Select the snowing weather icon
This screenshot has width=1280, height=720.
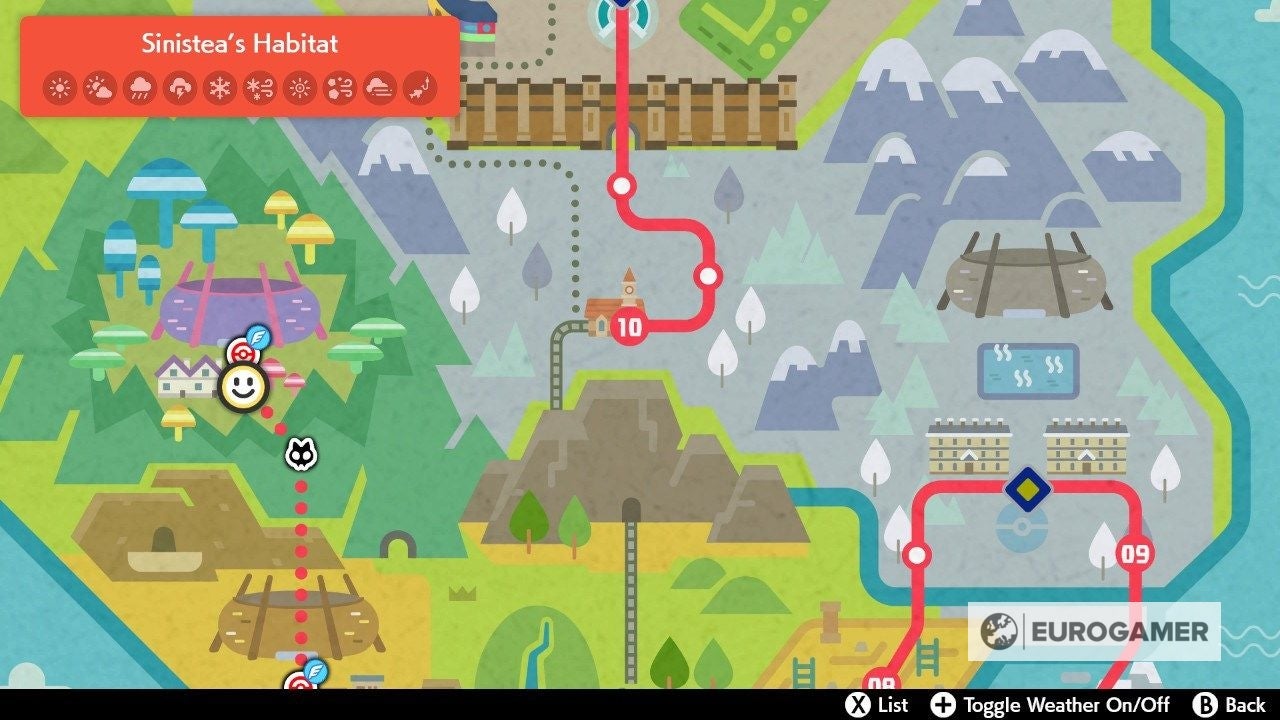pos(220,87)
